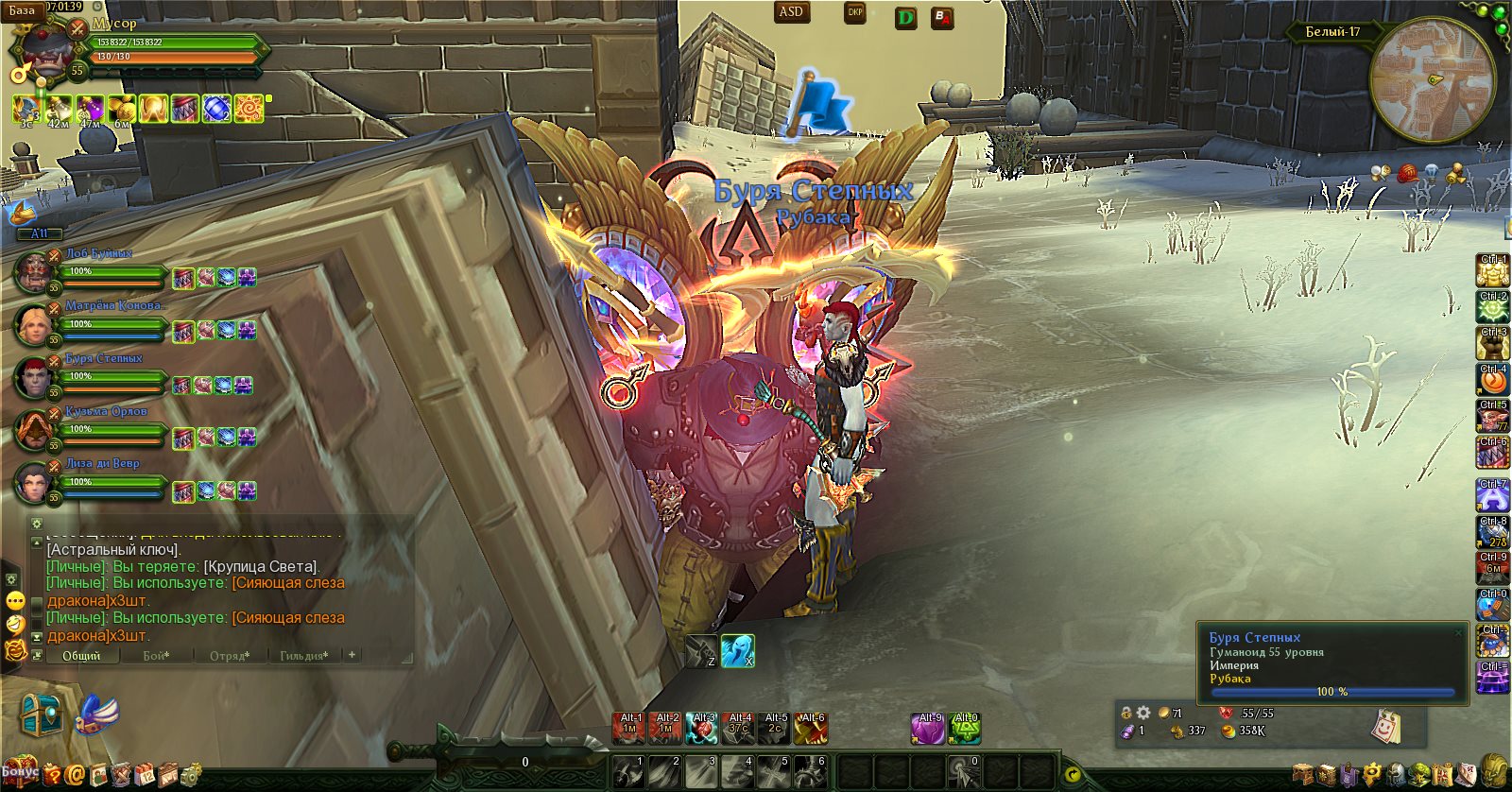Open the Отряд chat tab
This screenshot has height=792, width=1512.
click(x=230, y=655)
